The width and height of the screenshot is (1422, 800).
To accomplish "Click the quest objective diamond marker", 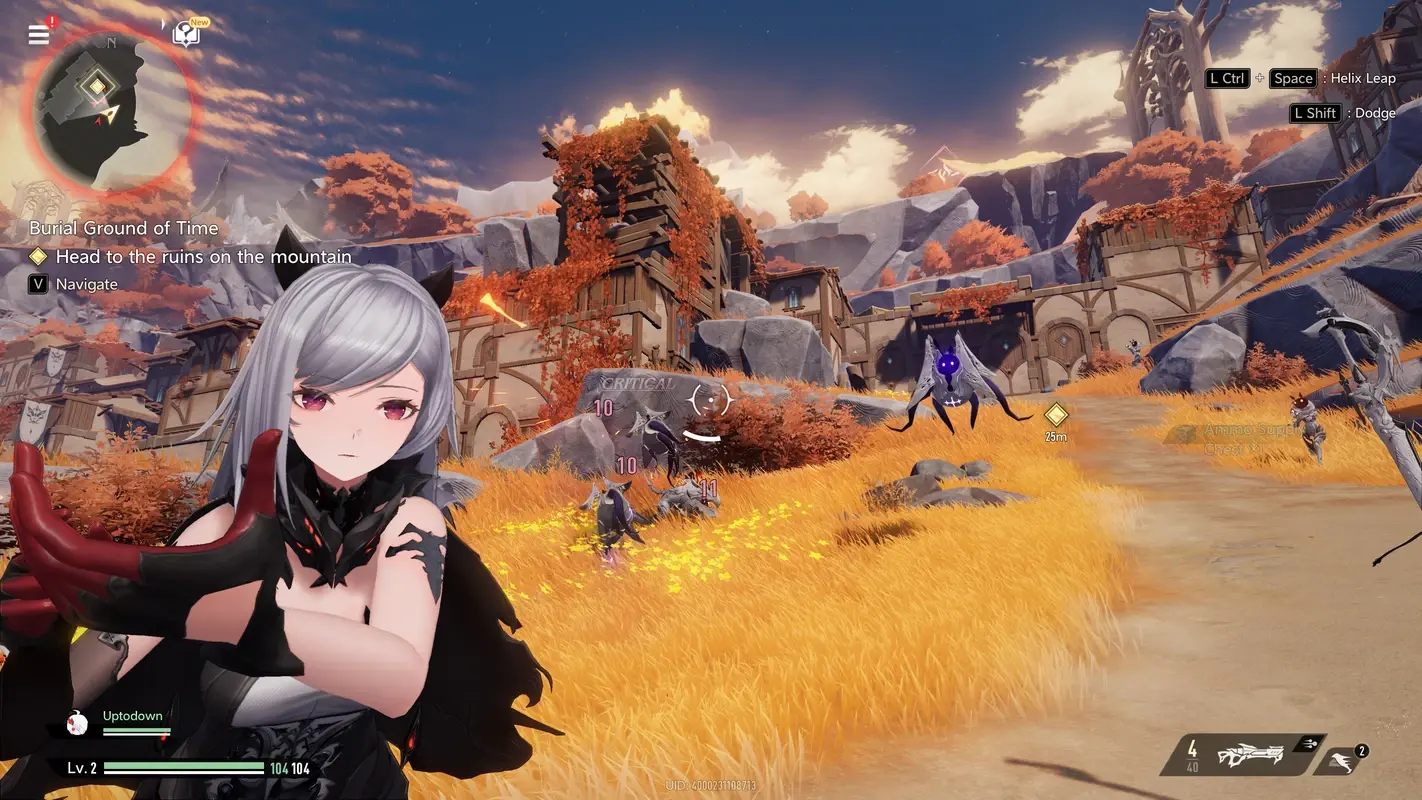I will click(39, 256).
